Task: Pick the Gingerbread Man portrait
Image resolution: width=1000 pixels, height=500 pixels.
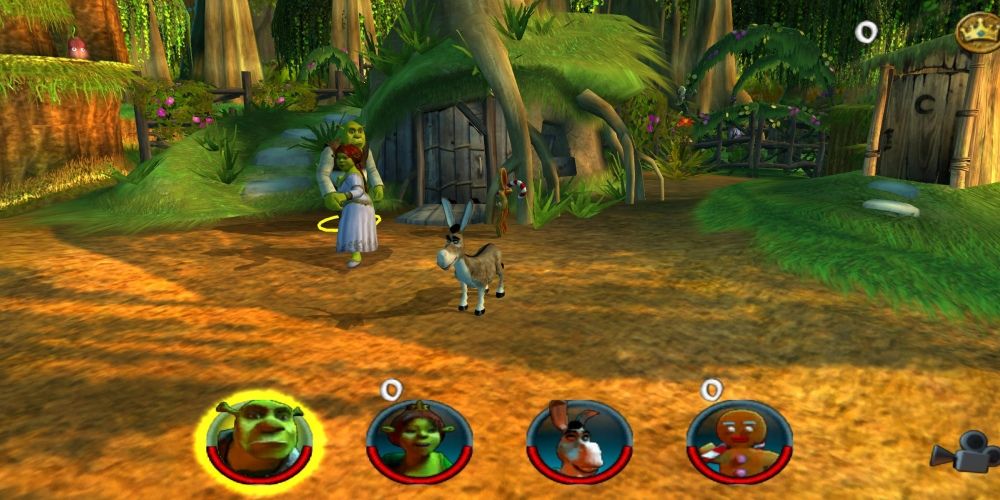Action: click(739, 440)
